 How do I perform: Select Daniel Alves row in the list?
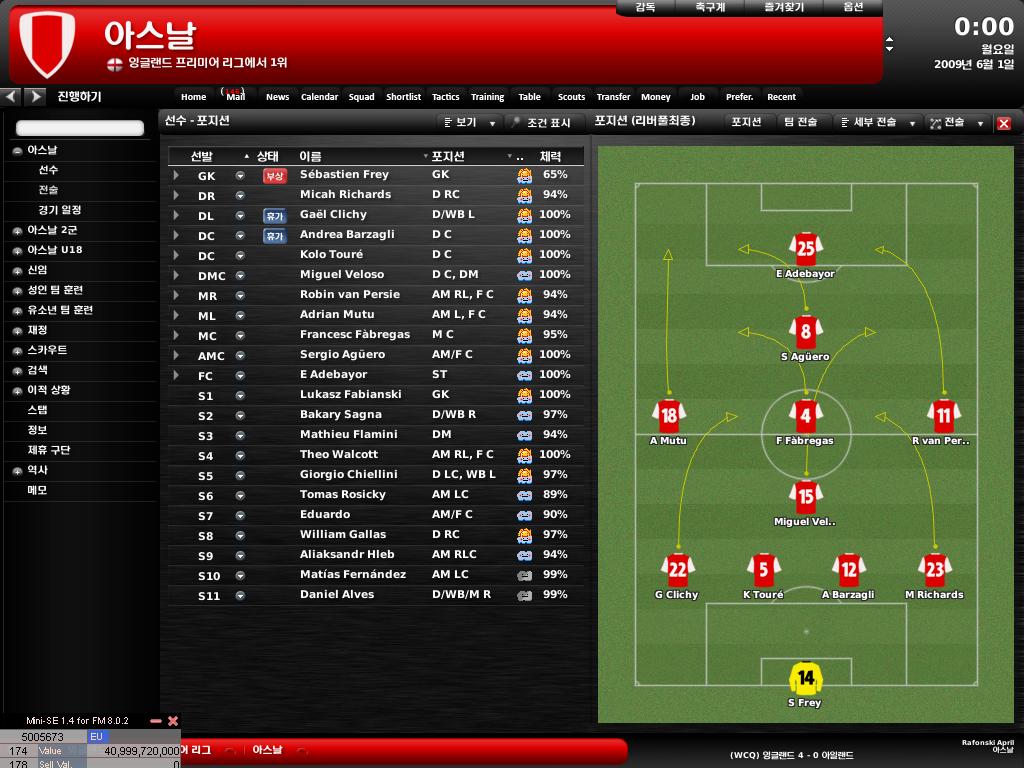336,595
